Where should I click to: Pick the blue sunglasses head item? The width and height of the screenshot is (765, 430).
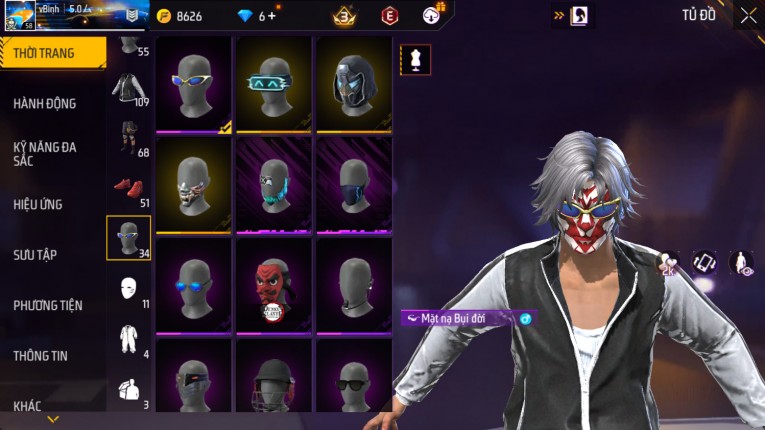pos(194,284)
